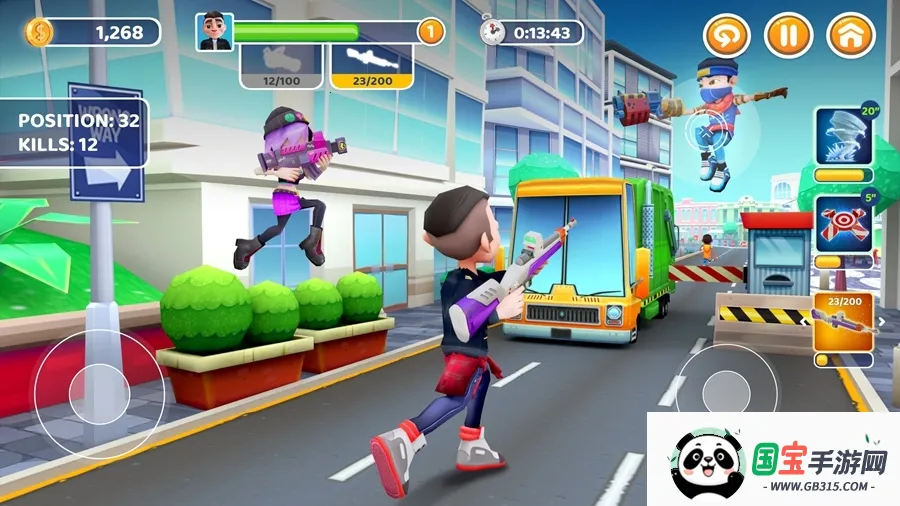Tap the orange restart arrow button
The image size is (900, 506).
click(726, 36)
